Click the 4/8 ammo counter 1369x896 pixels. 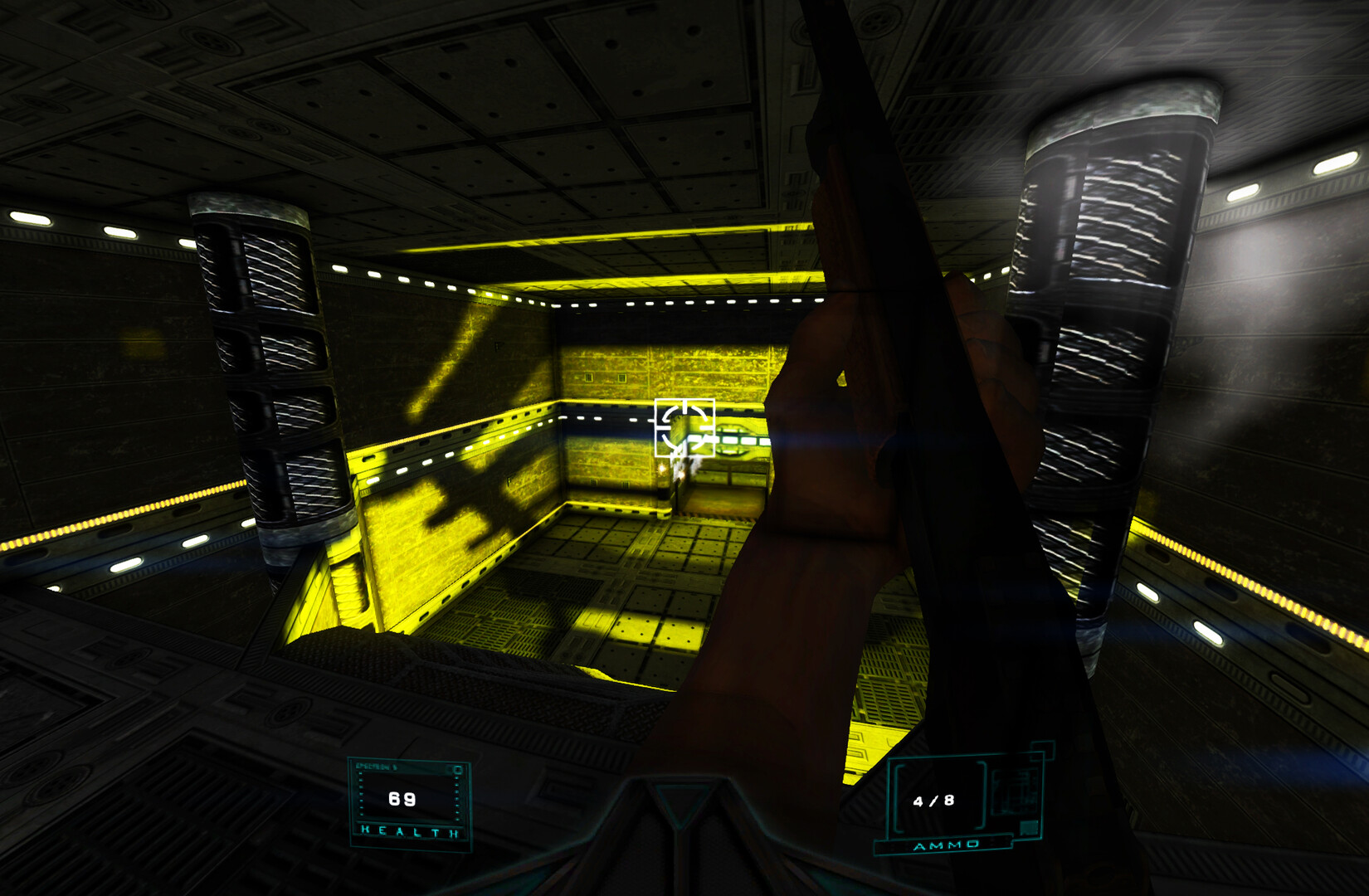[x=933, y=801]
